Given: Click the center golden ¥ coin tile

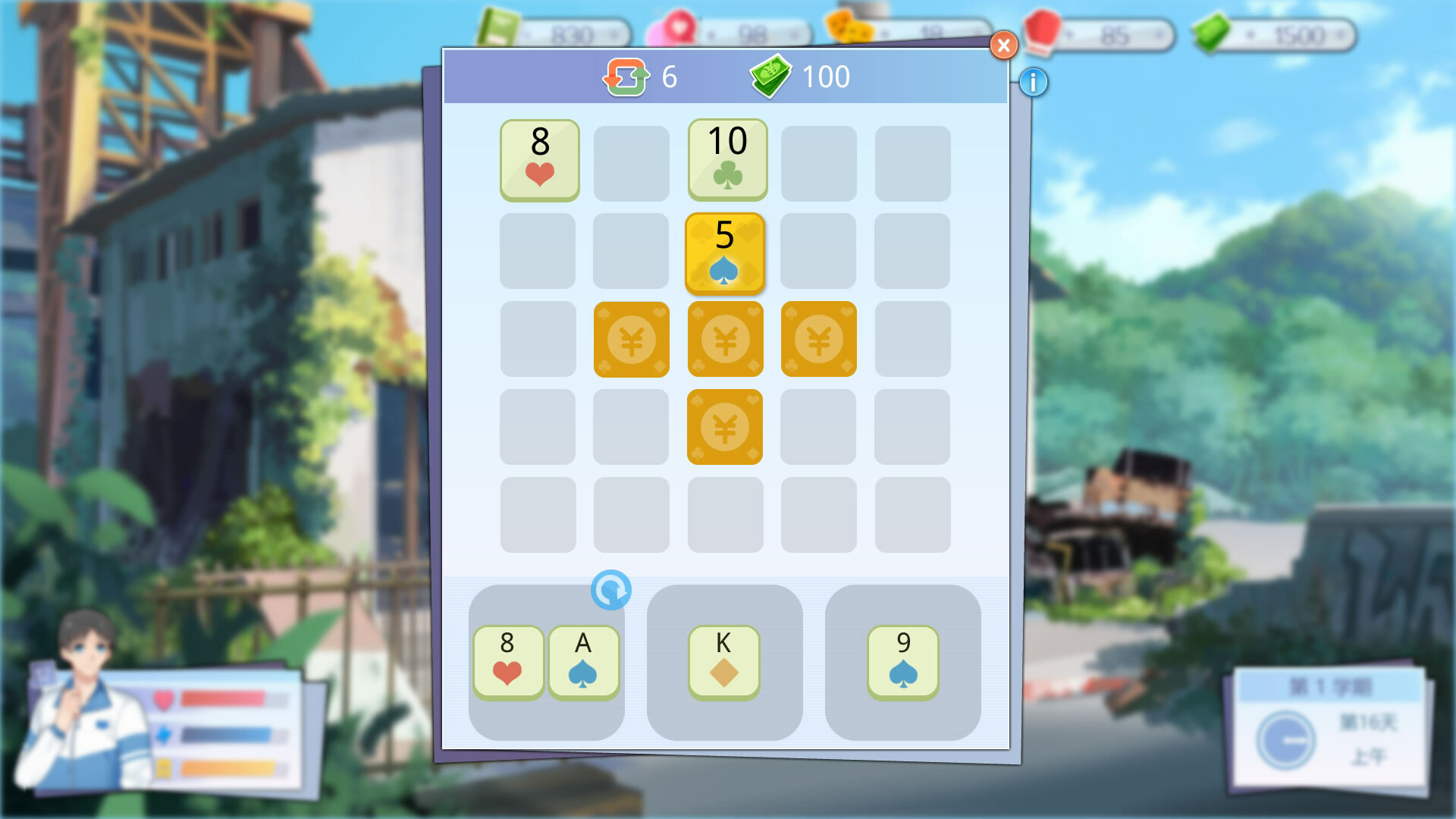Looking at the screenshot, I should point(725,339).
